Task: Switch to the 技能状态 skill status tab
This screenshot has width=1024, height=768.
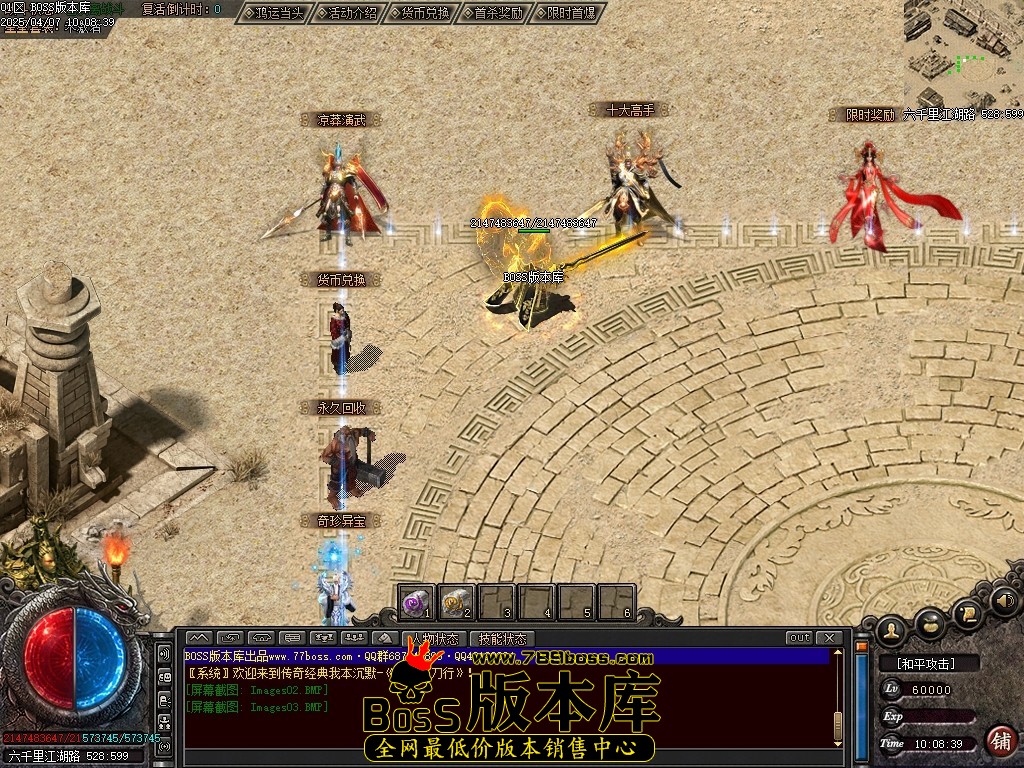Action: point(502,638)
